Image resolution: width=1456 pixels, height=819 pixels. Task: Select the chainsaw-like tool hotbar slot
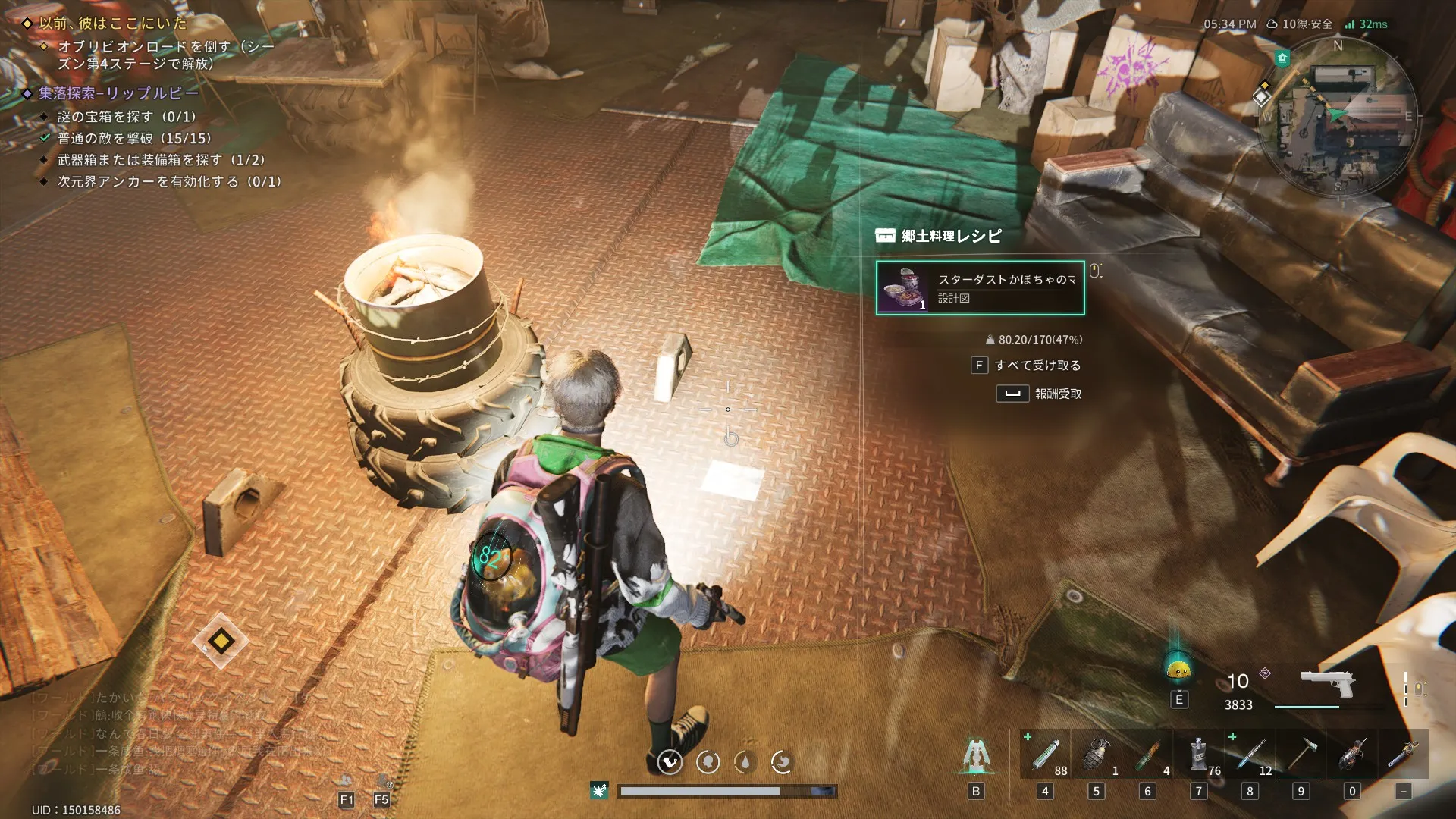[x=1352, y=755]
